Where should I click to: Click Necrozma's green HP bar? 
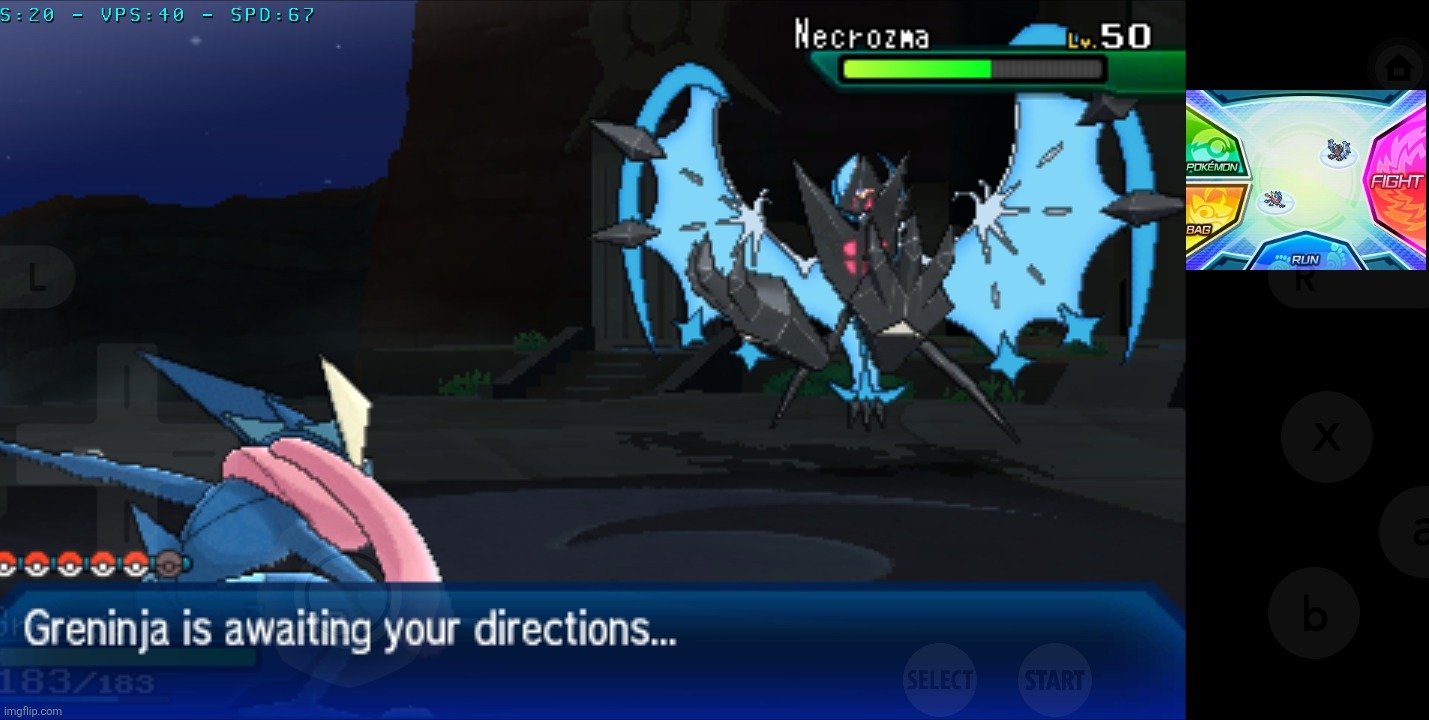[915, 70]
